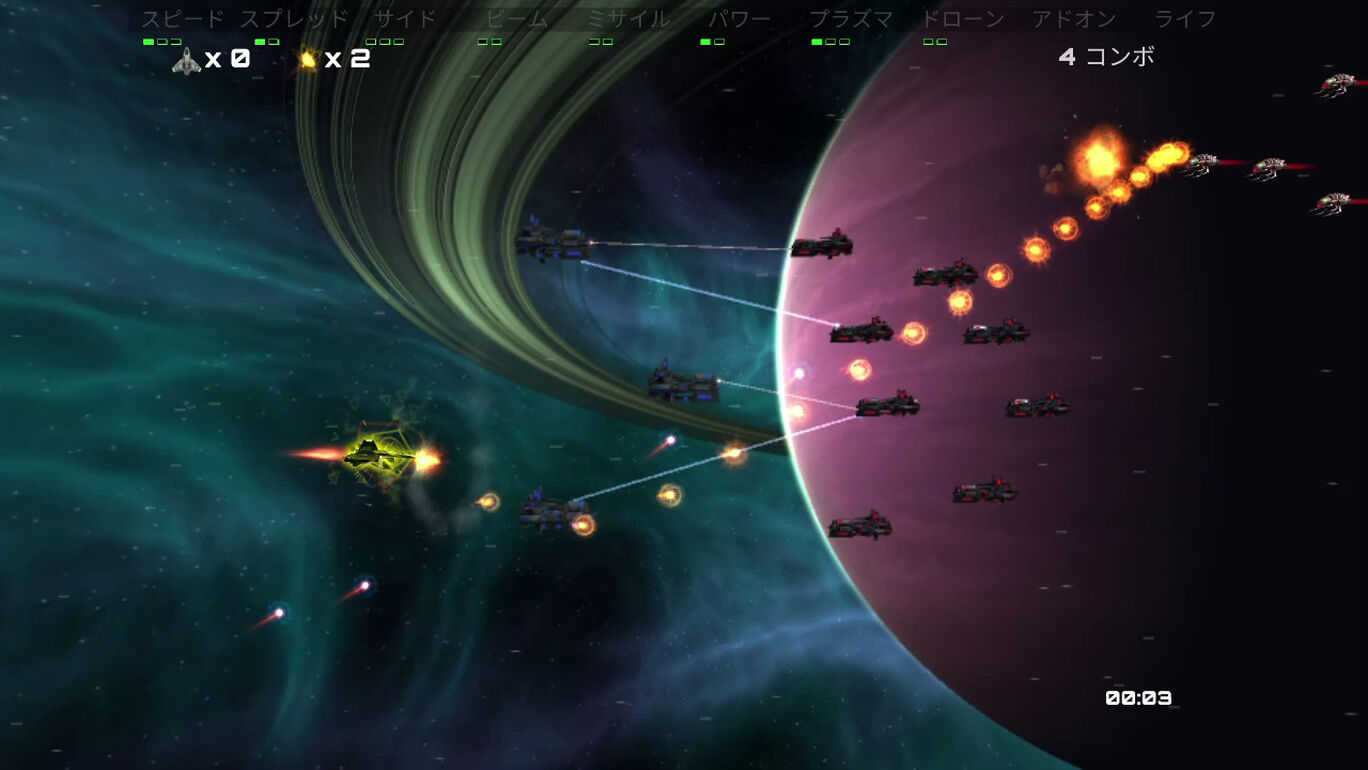Select the ライフ upgrade entry
Image resolution: width=1368 pixels, height=770 pixels.
1185,19
